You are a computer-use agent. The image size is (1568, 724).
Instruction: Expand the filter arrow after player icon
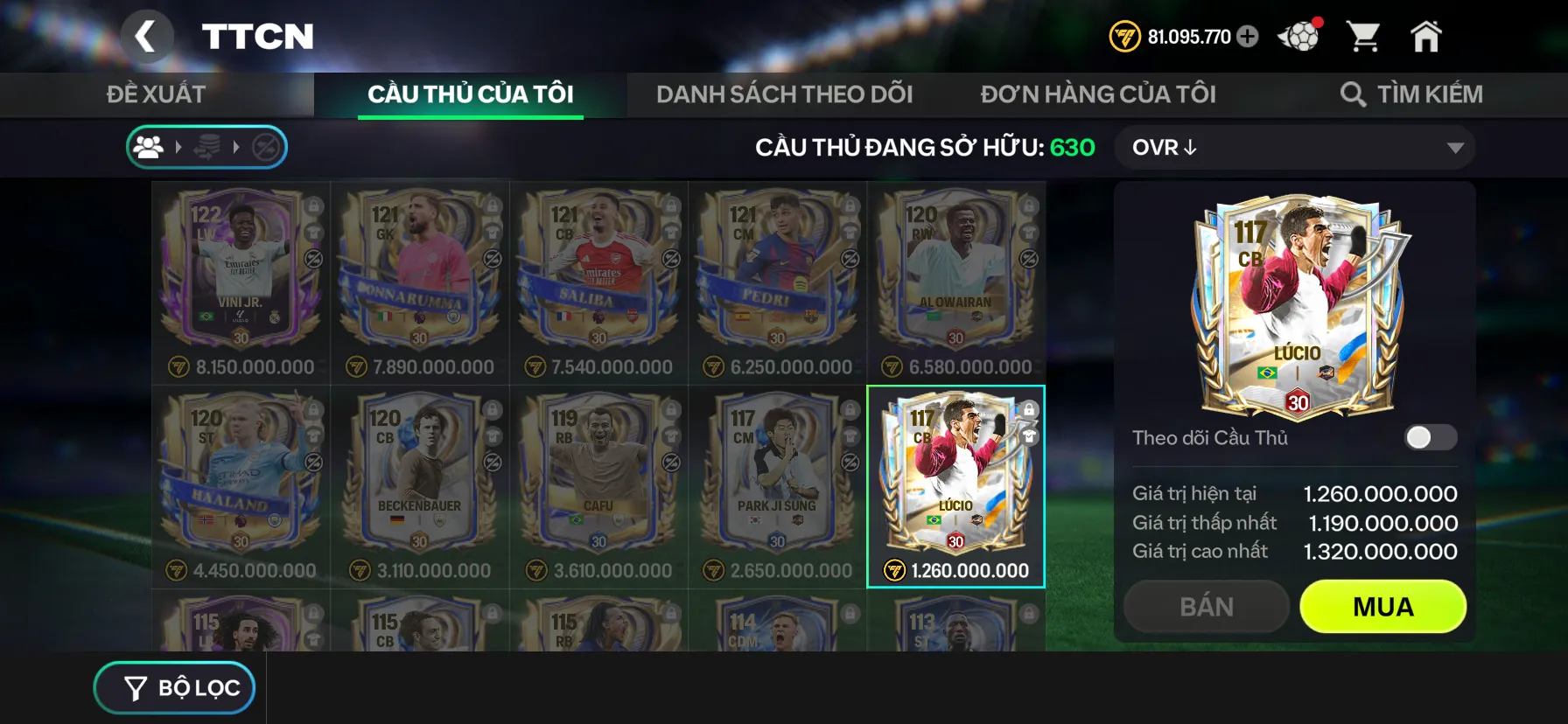179,147
